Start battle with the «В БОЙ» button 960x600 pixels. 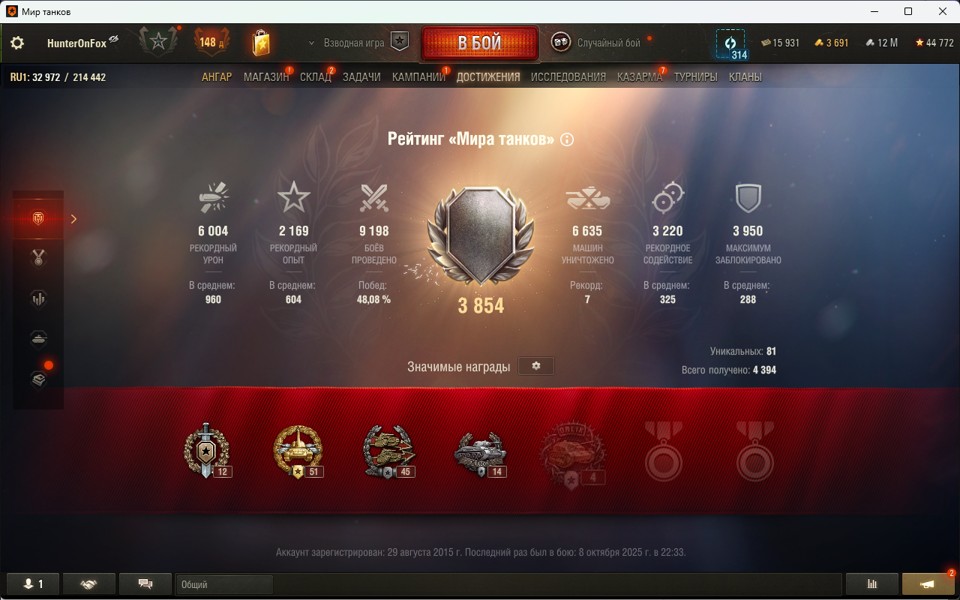(480, 43)
